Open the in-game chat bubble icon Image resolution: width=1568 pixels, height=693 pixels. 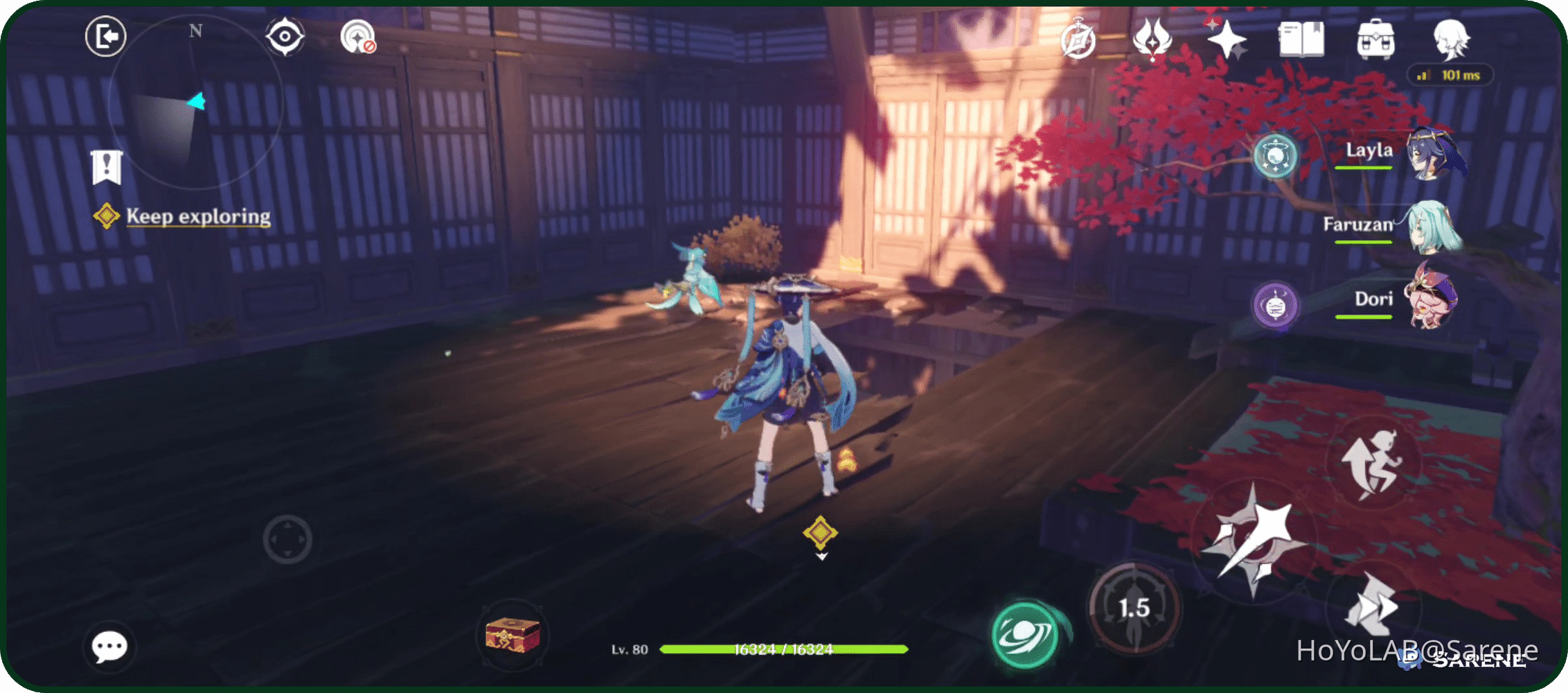click(x=111, y=645)
